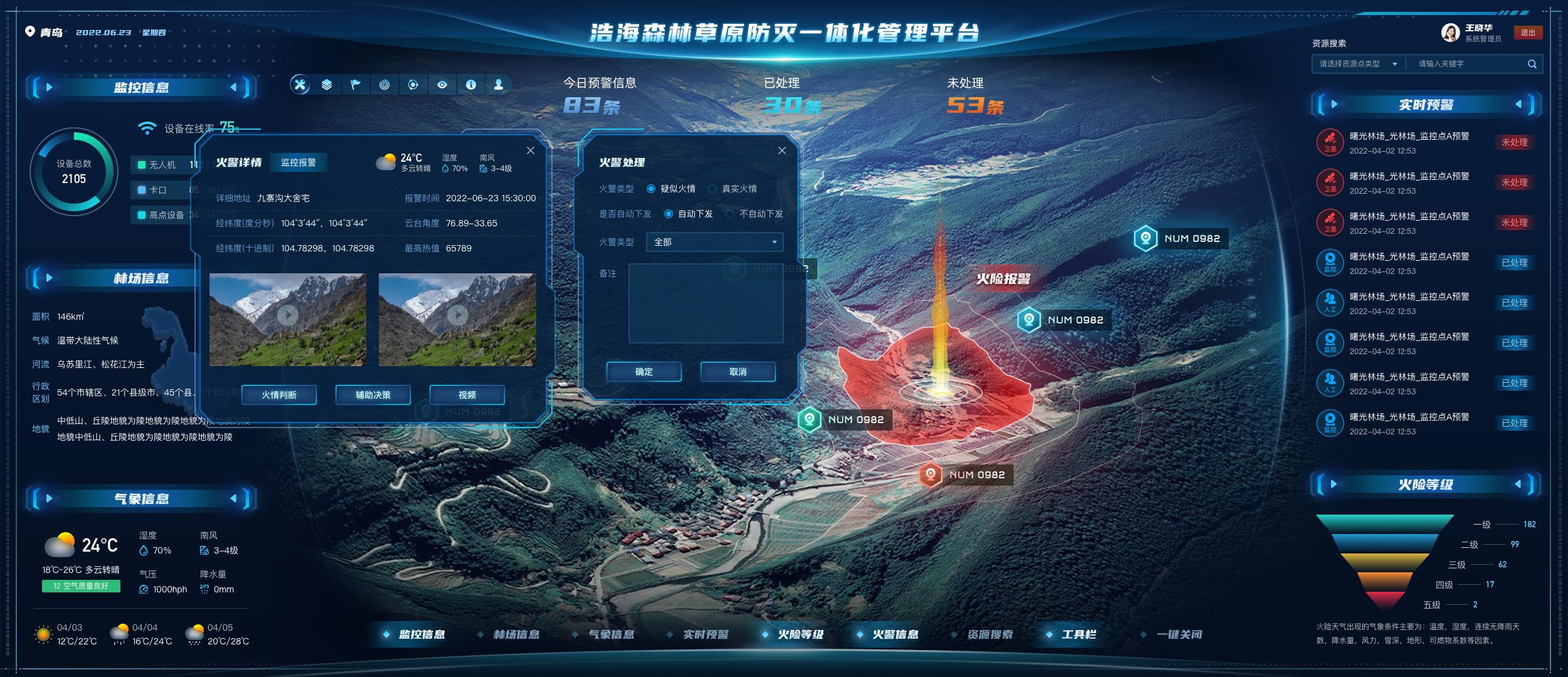Image resolution: width=1568 pixels, height=677 pixels.
Task: Switch to the 监控报警 tab in 火警详情
Action: 300,163
